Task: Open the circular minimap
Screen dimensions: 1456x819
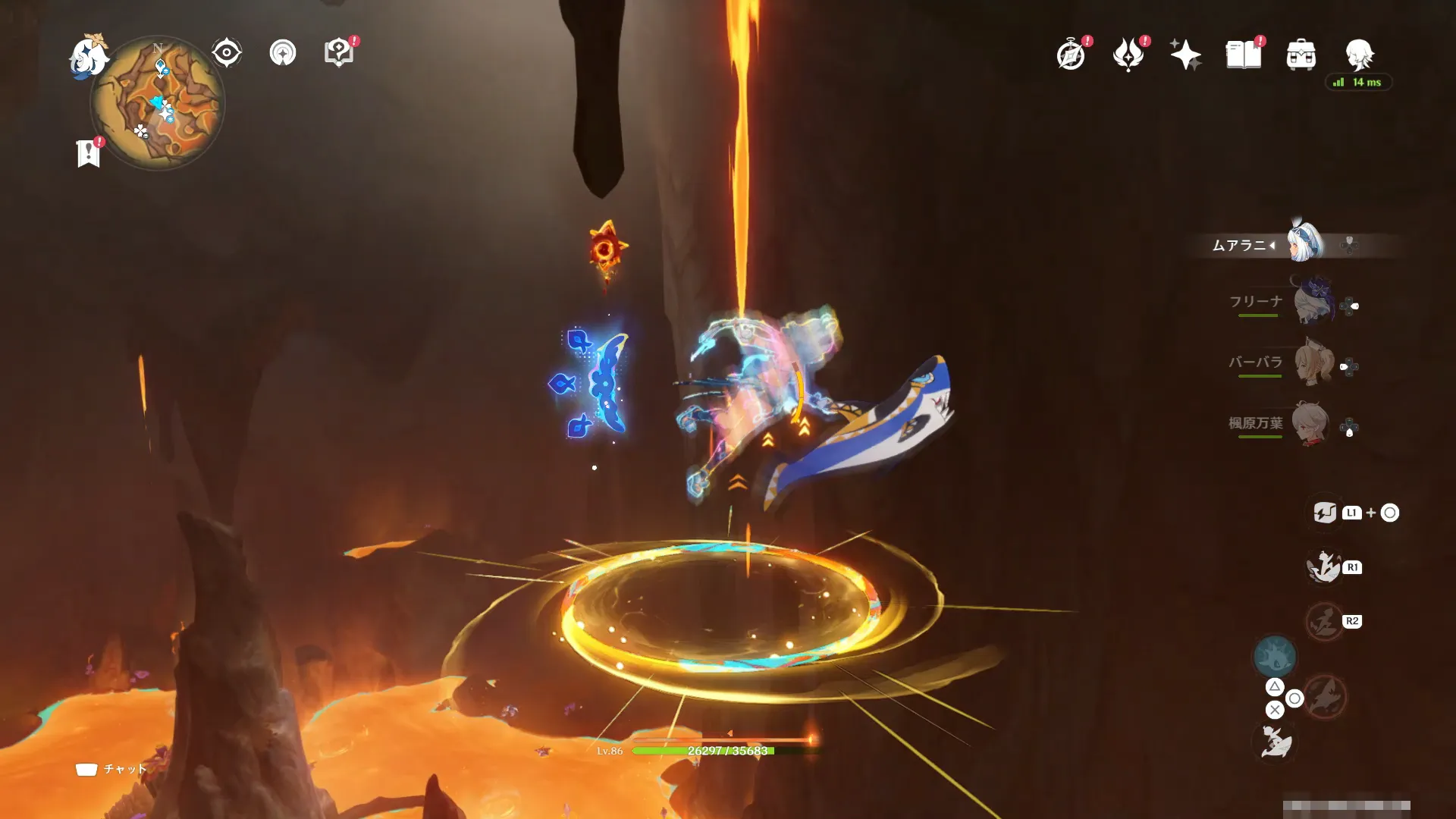Action: pyautogui.click(x=158, y=103)
